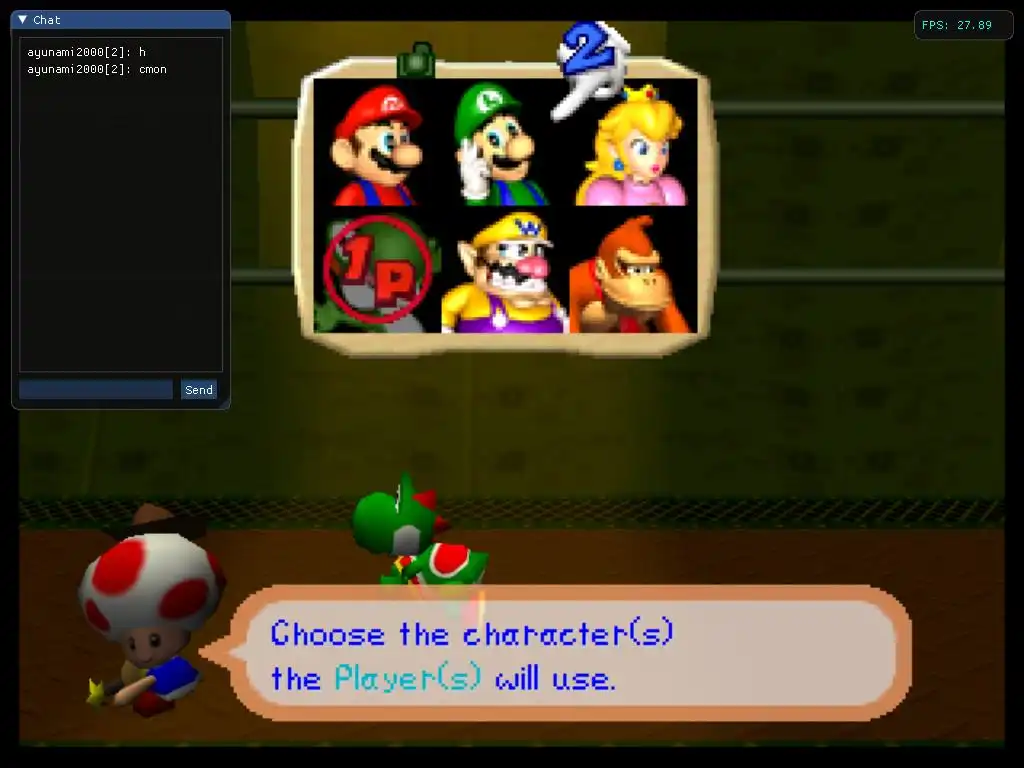Click the Send button in chat
This screenshot has height=768, width=1024.
click(x=199, y=390)
